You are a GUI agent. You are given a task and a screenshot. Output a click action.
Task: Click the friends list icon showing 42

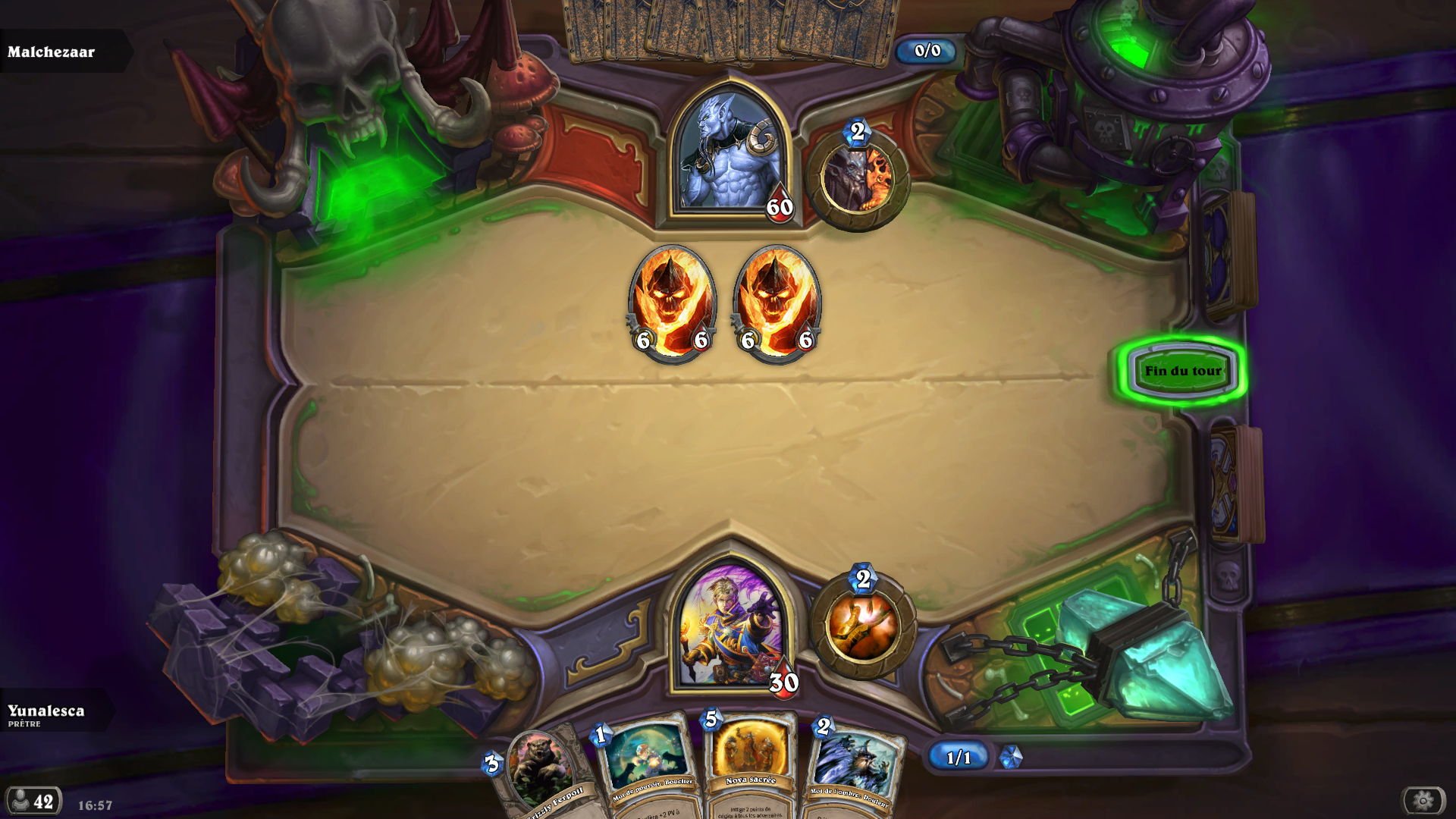(x=32, y=800)
